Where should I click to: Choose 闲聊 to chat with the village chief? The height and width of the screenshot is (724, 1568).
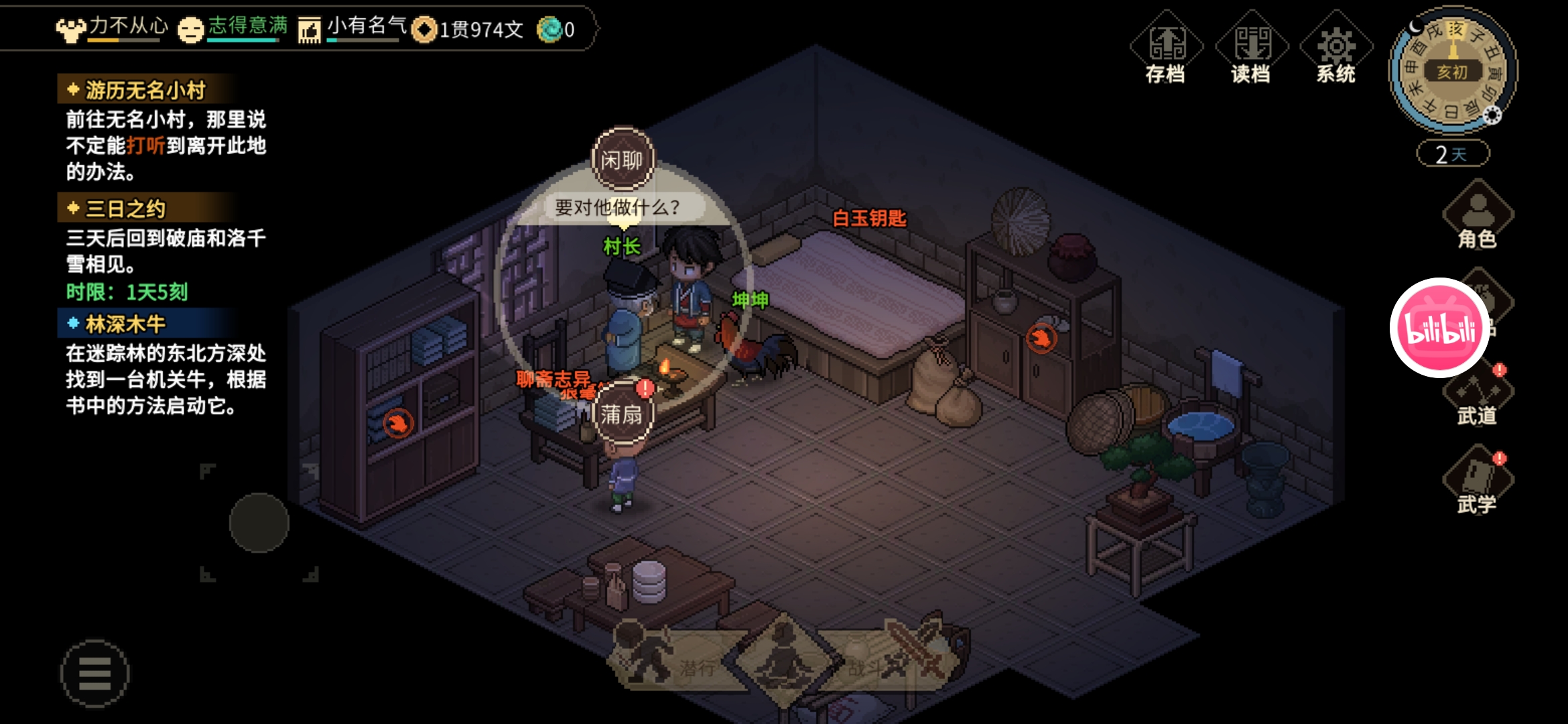click(623, 160)
